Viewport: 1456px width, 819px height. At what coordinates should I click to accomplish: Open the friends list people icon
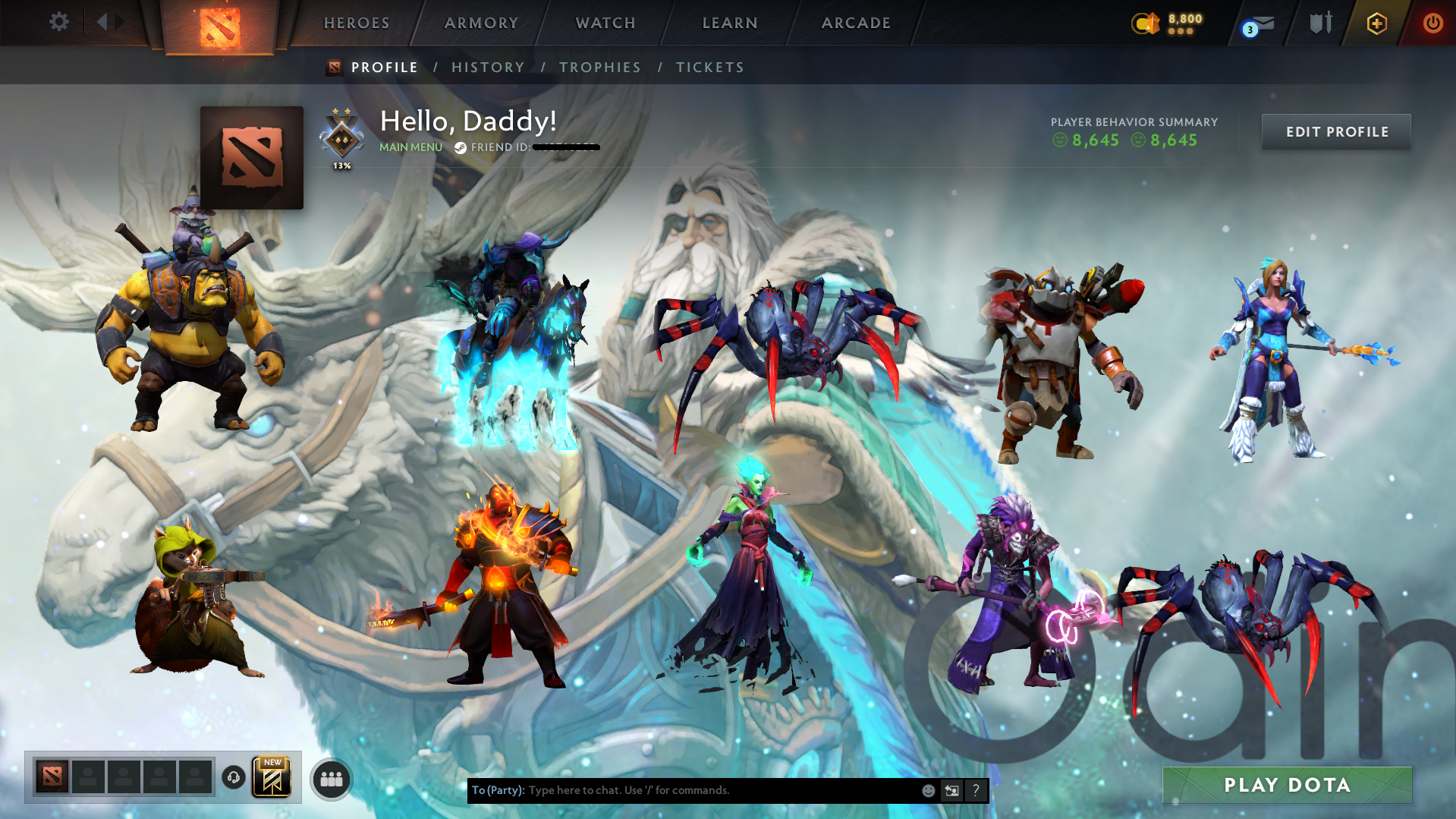(330, 779)
